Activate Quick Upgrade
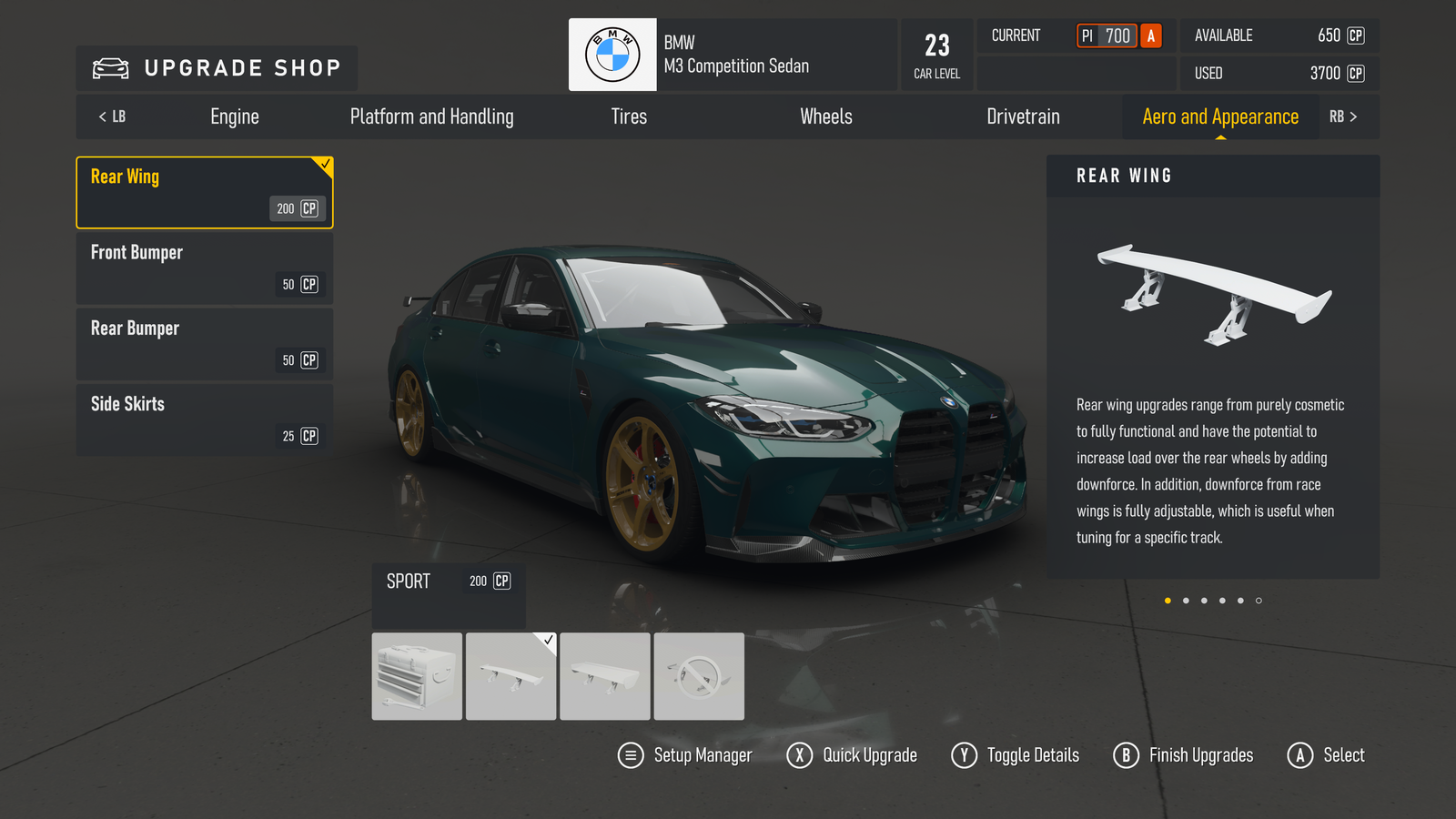The width and height of the screenshot is (1456, 819). tap(853, 755)
